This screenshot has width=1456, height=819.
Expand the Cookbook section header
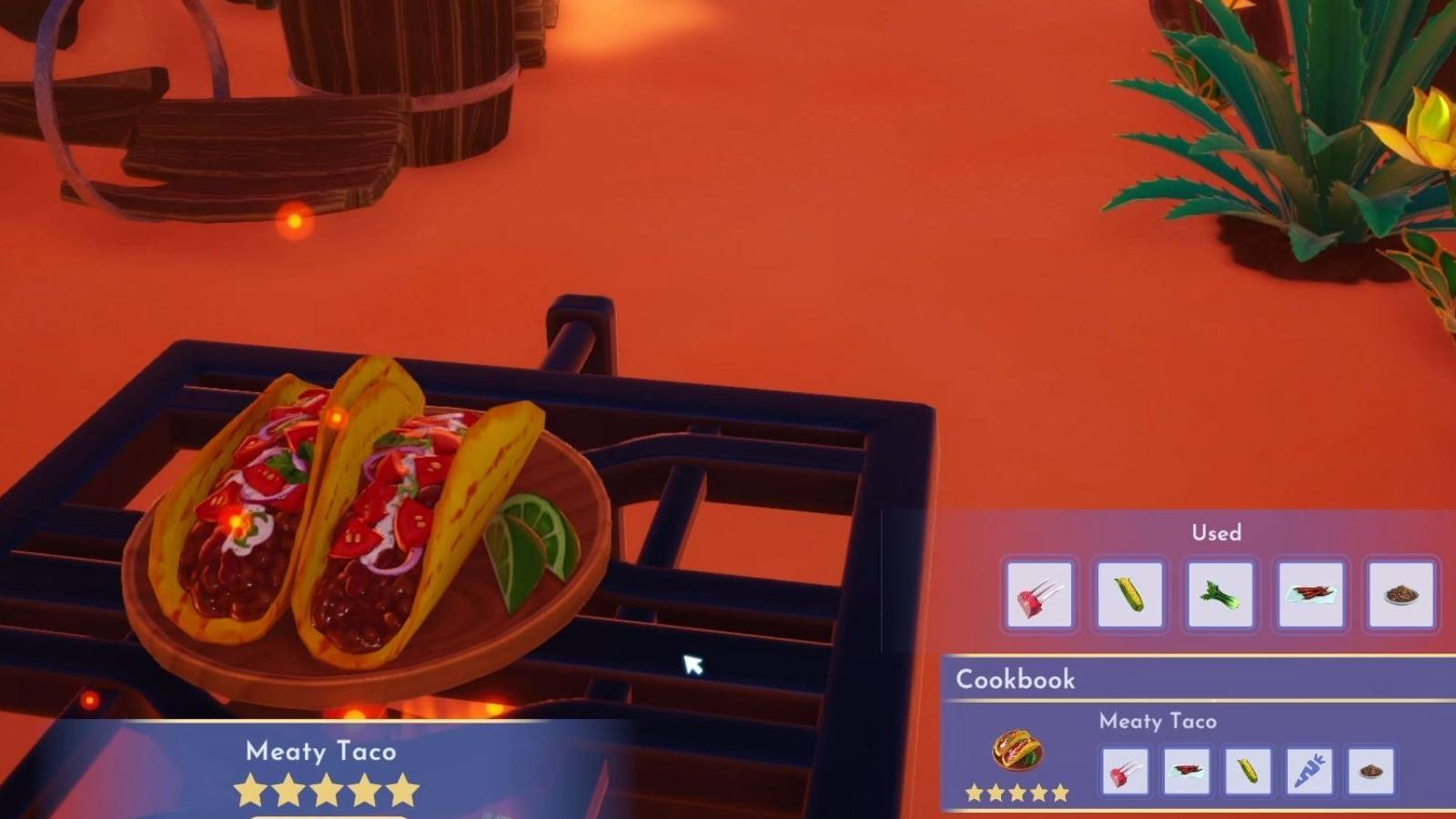pyautogui.click(x=1015, y=680)
